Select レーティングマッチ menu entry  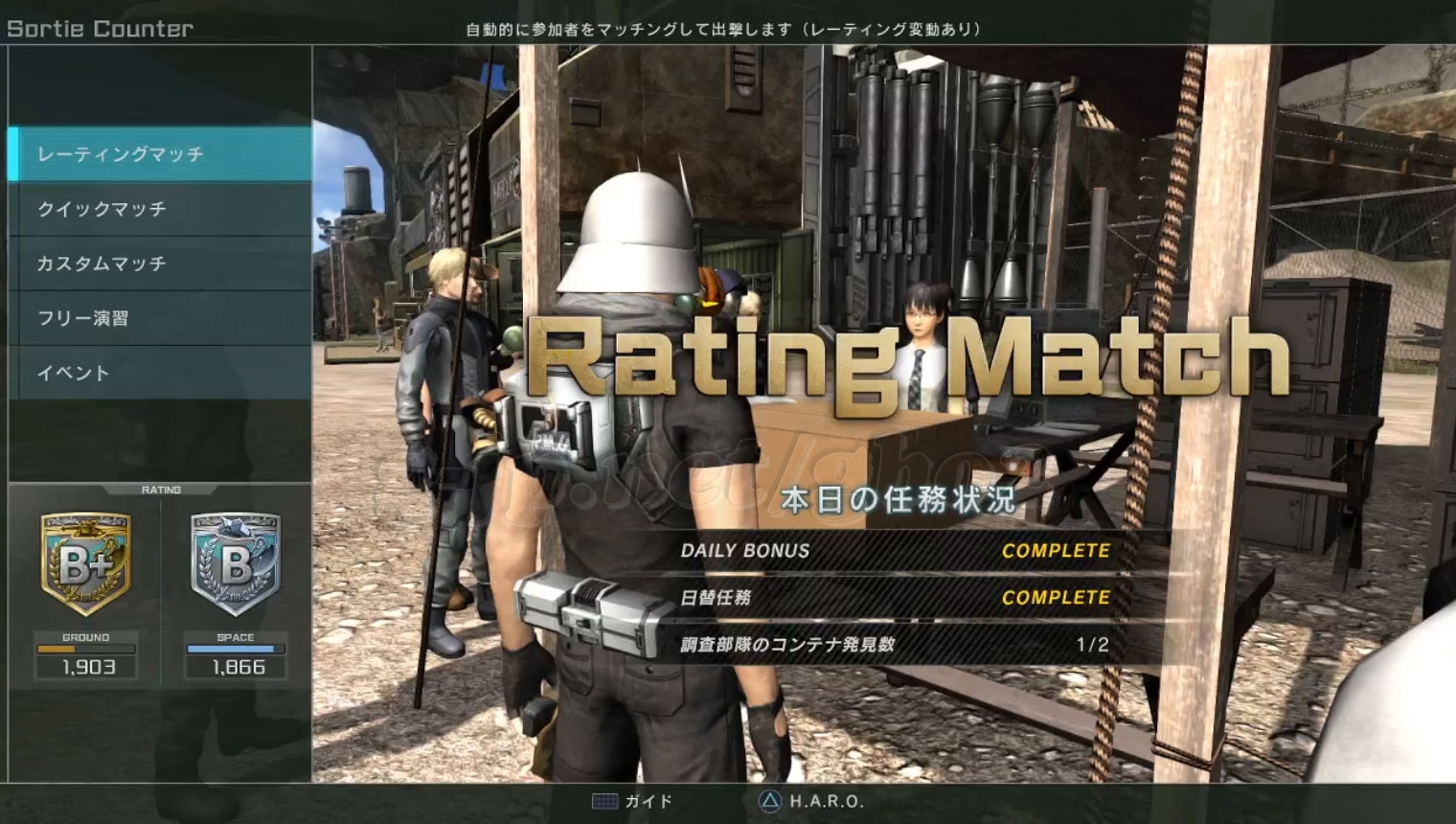coord(160,154)
